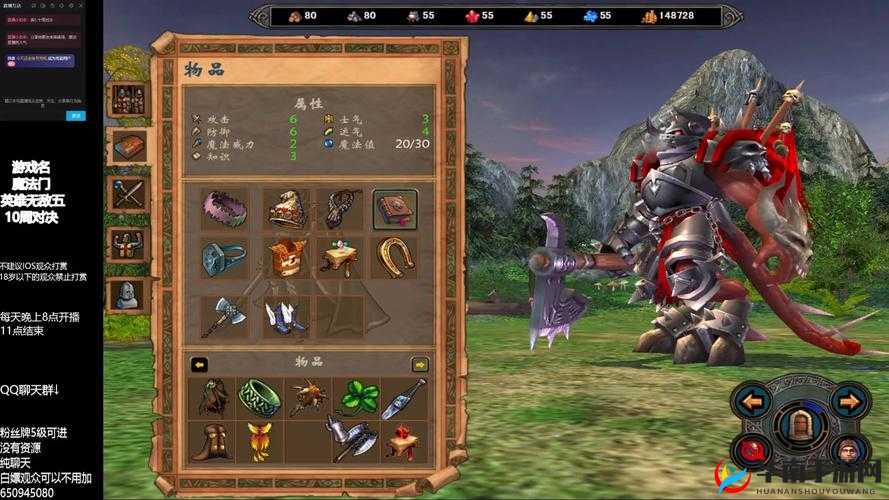Choose the dagger in the backpack
The image size is (889, 500).
[405, 397]
